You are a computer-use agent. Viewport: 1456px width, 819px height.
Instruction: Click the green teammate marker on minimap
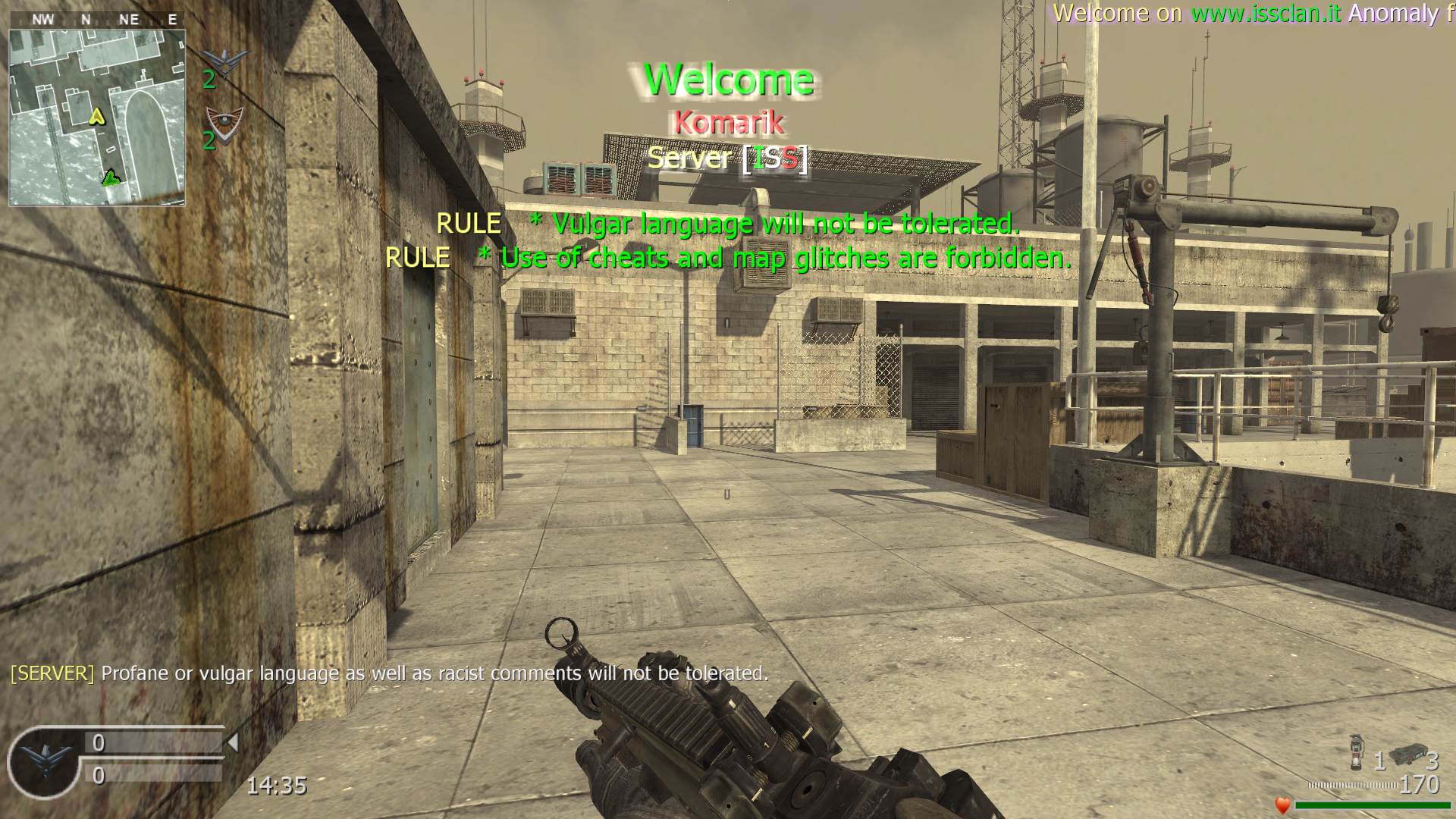pos(111,177)
